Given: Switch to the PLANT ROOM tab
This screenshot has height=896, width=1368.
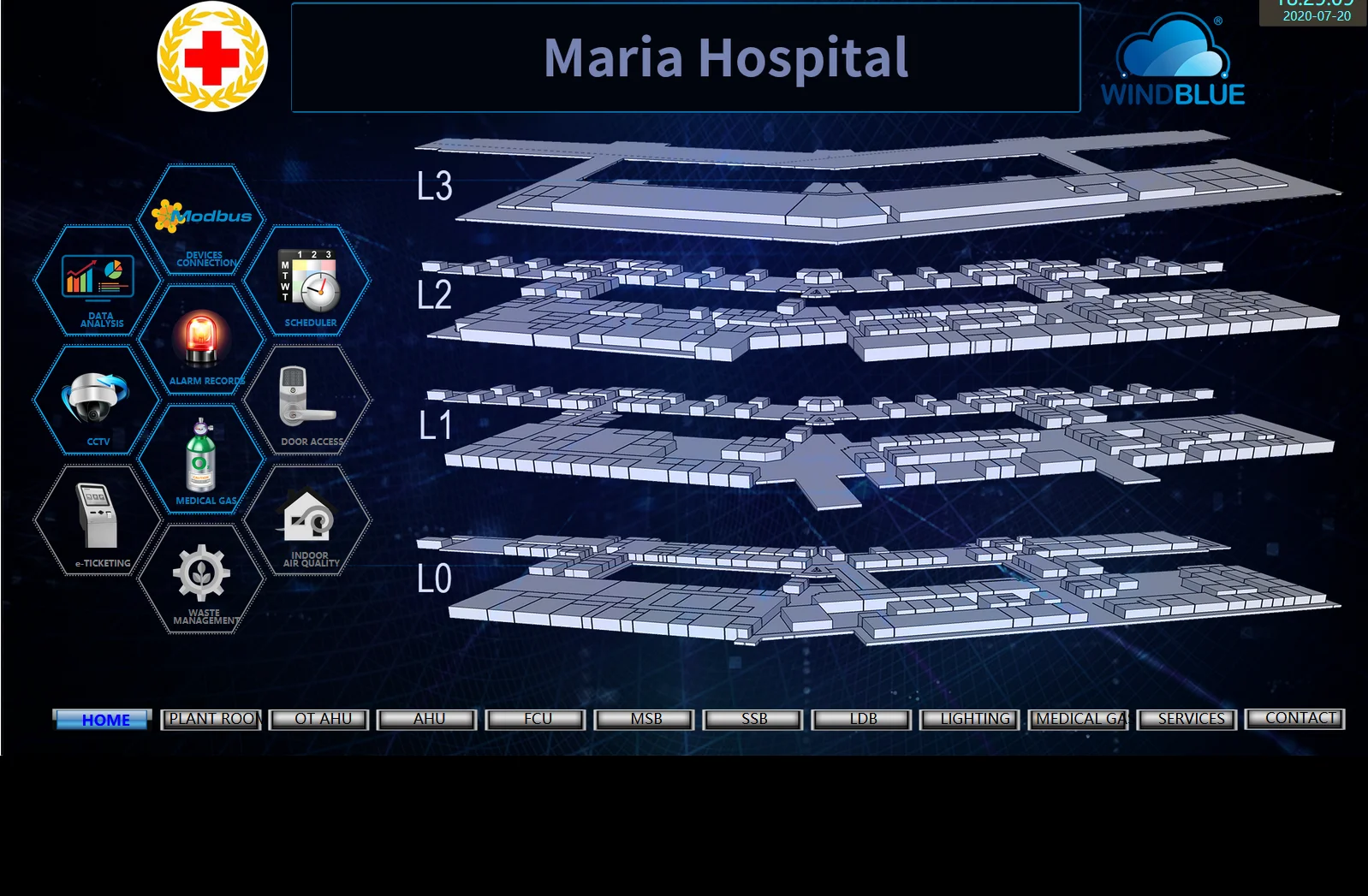Looking at the screenshot, I should point(211,720).
